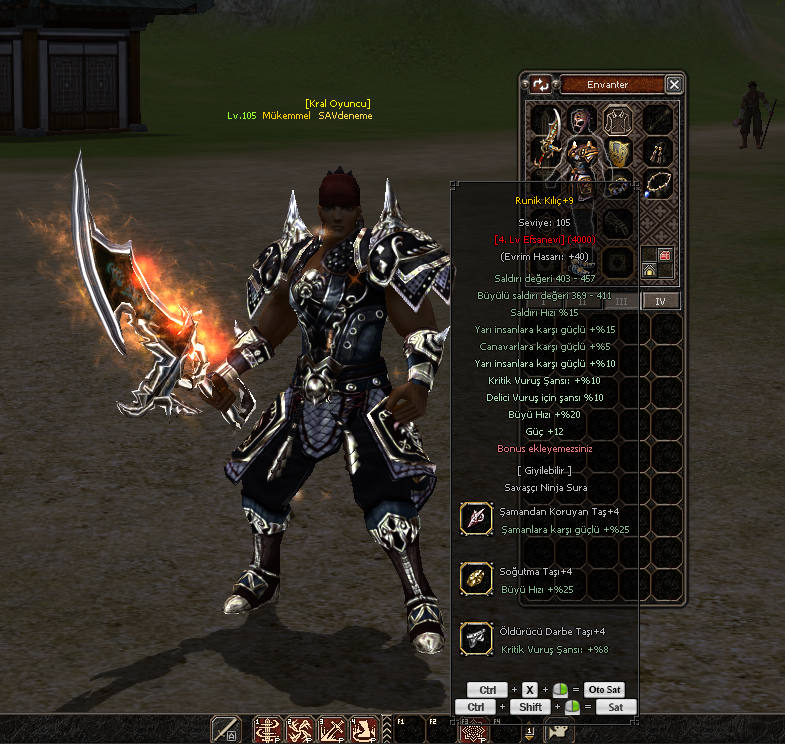Open the red gift box icon

(665, 257)
